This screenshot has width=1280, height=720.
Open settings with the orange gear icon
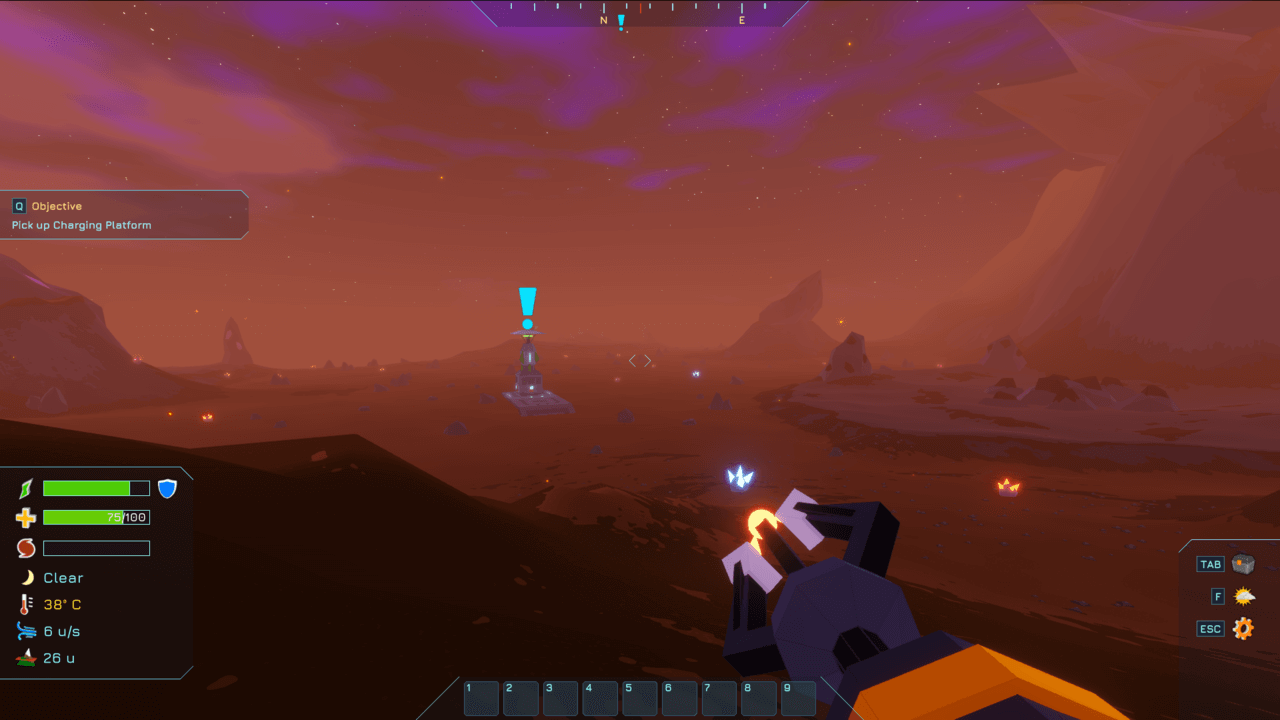pyautogui.click(x=1243, y=629)
